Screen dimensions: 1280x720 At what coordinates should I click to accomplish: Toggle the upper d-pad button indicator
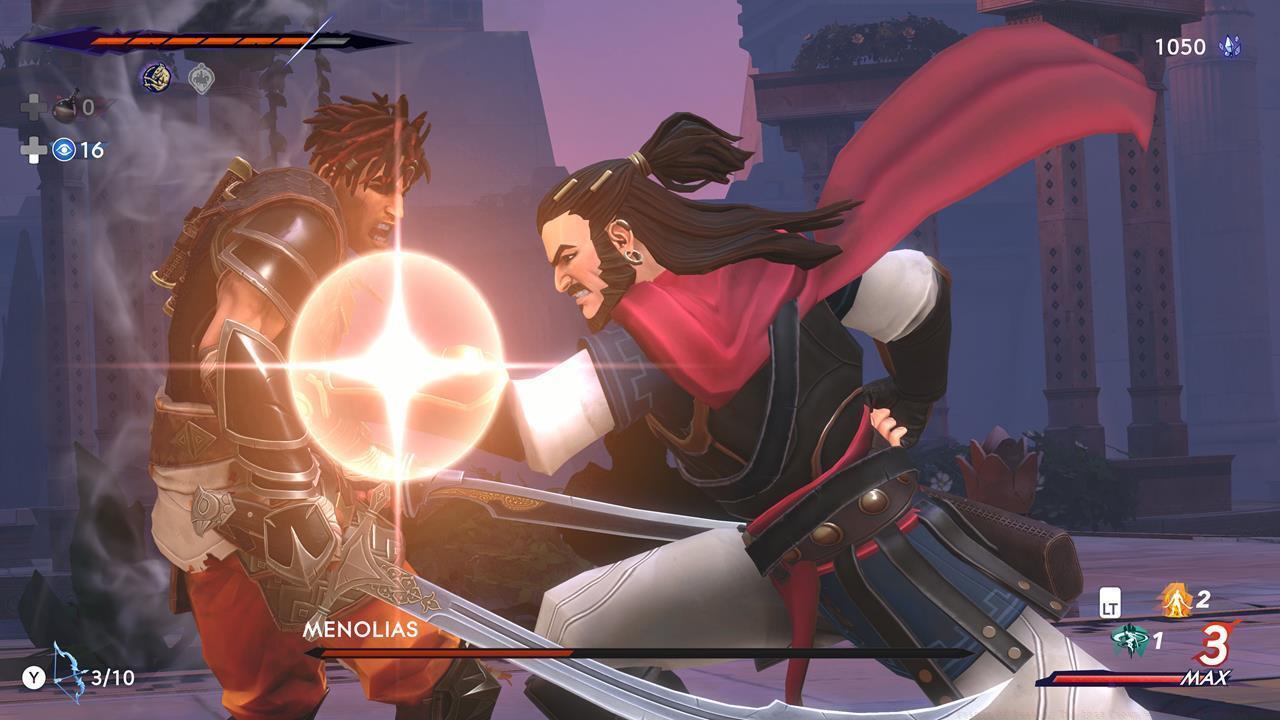point(36,106)
